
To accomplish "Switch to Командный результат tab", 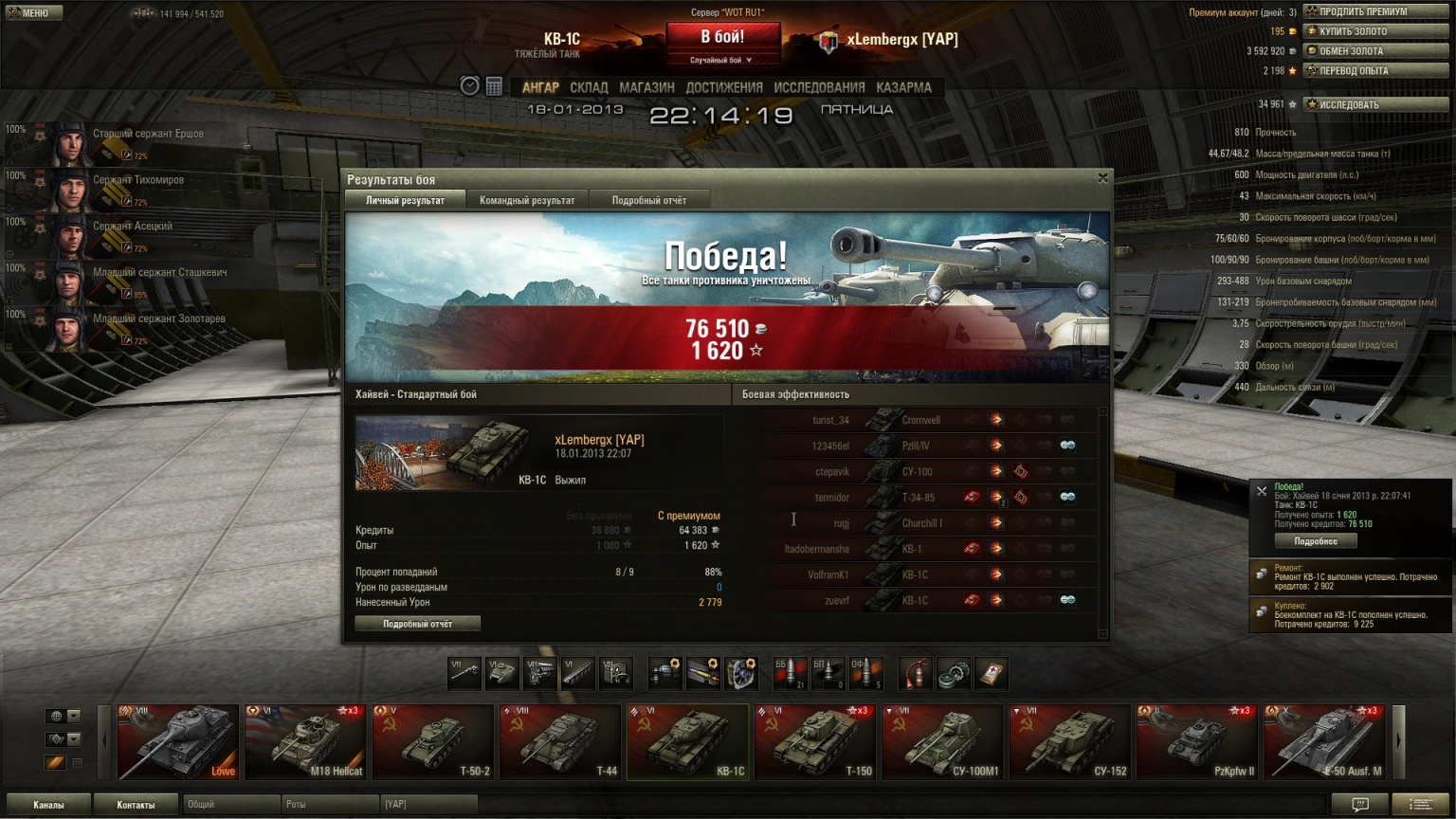I will [527, 200].
